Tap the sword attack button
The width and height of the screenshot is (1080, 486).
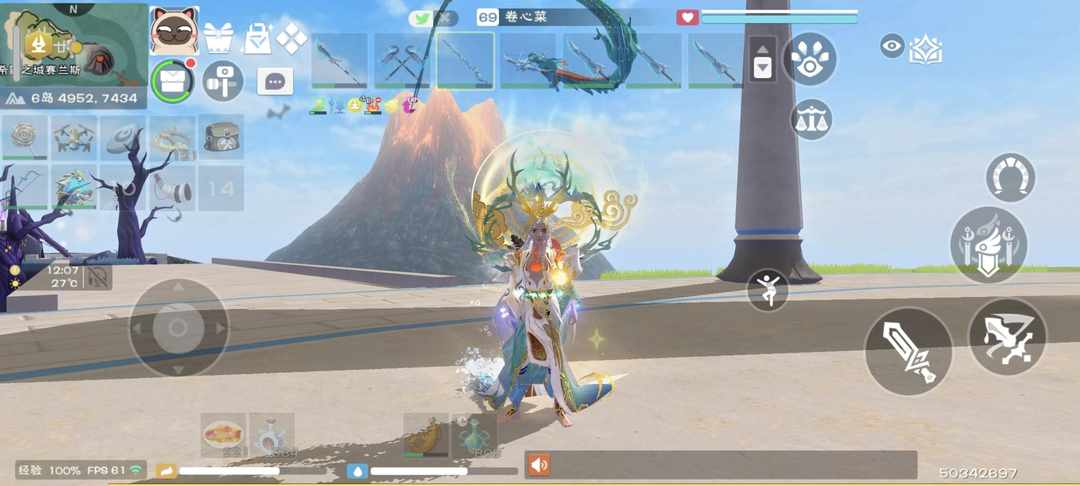[x=908, y=351]
